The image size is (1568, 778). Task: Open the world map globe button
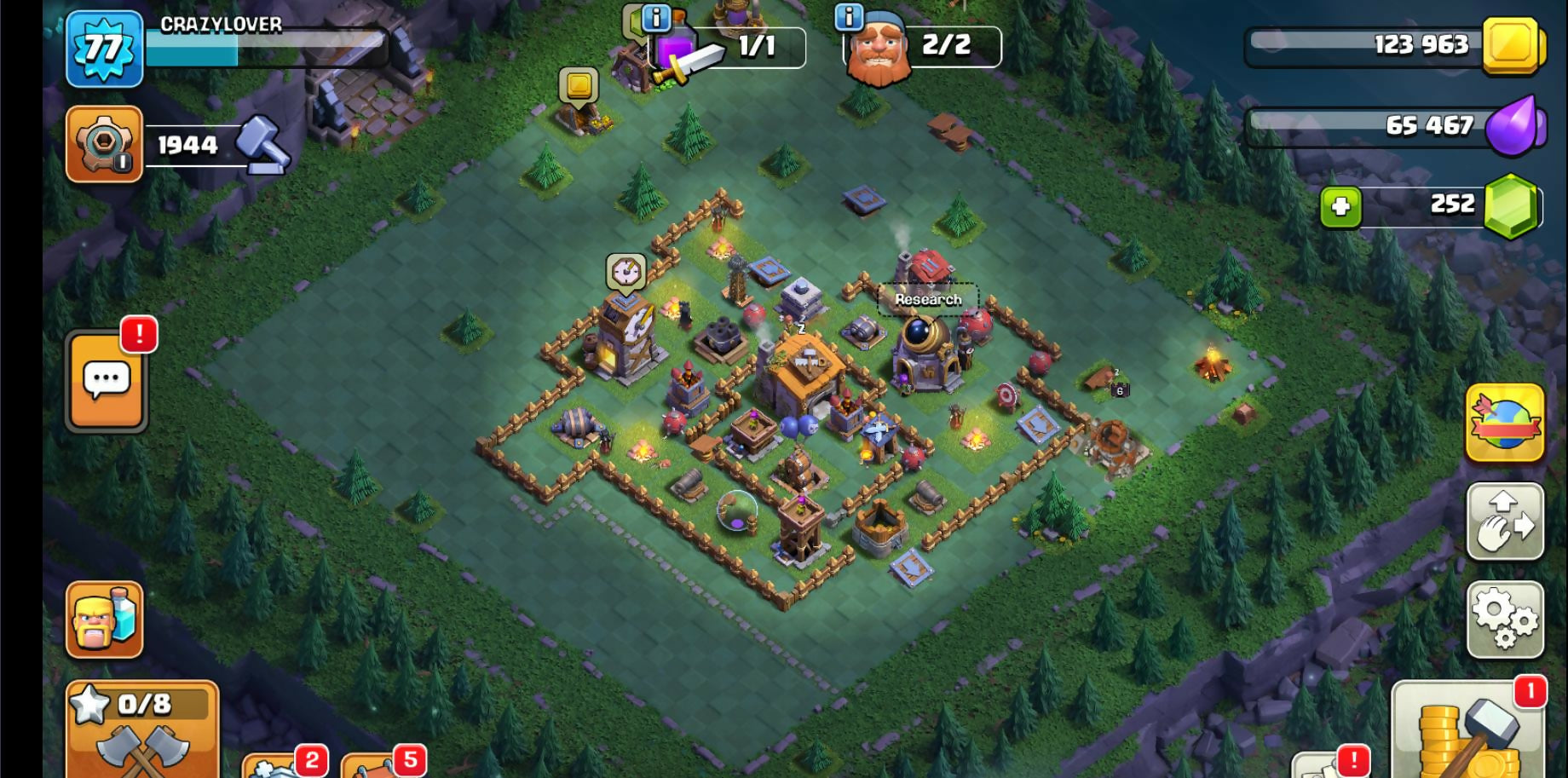click(1505, 423)
